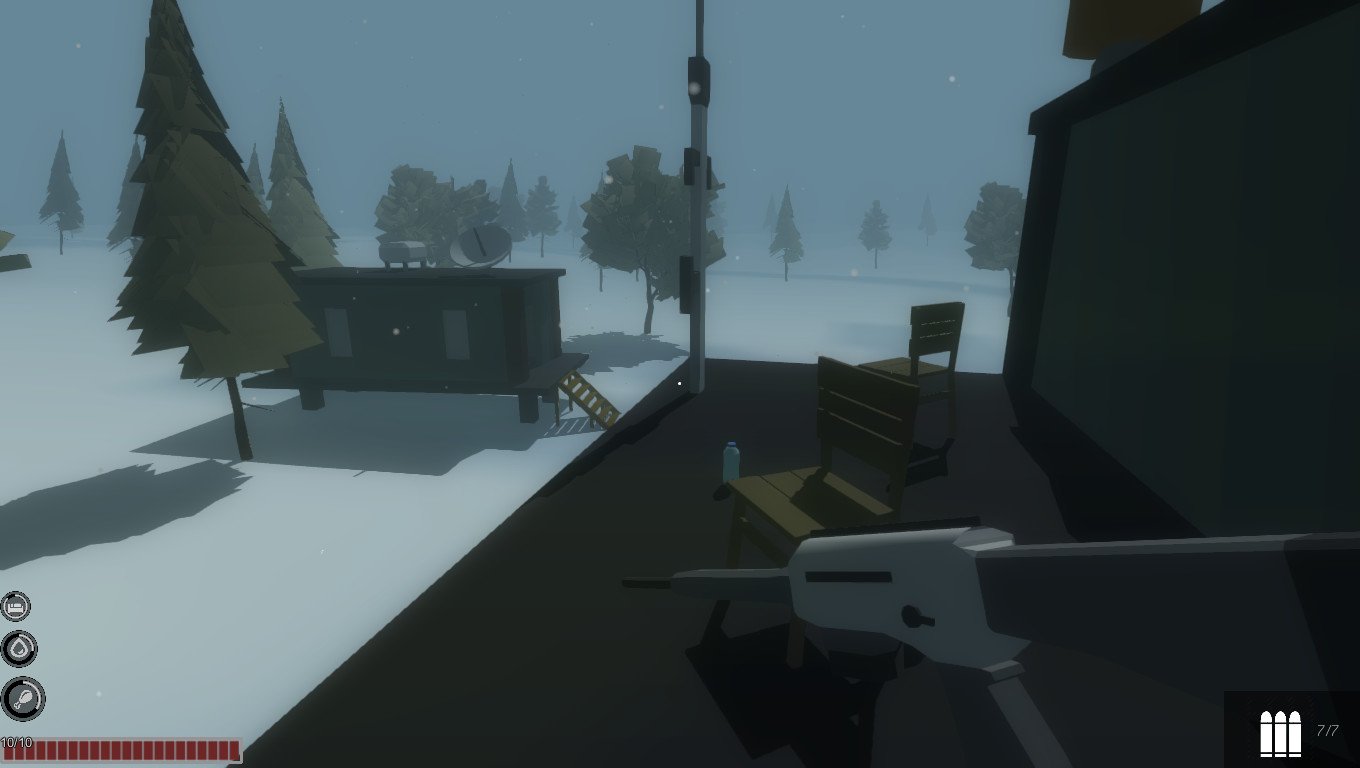Click the stove chimney on the cabin roof
This screenshot has height=768, width=1360.
point(404,253)
